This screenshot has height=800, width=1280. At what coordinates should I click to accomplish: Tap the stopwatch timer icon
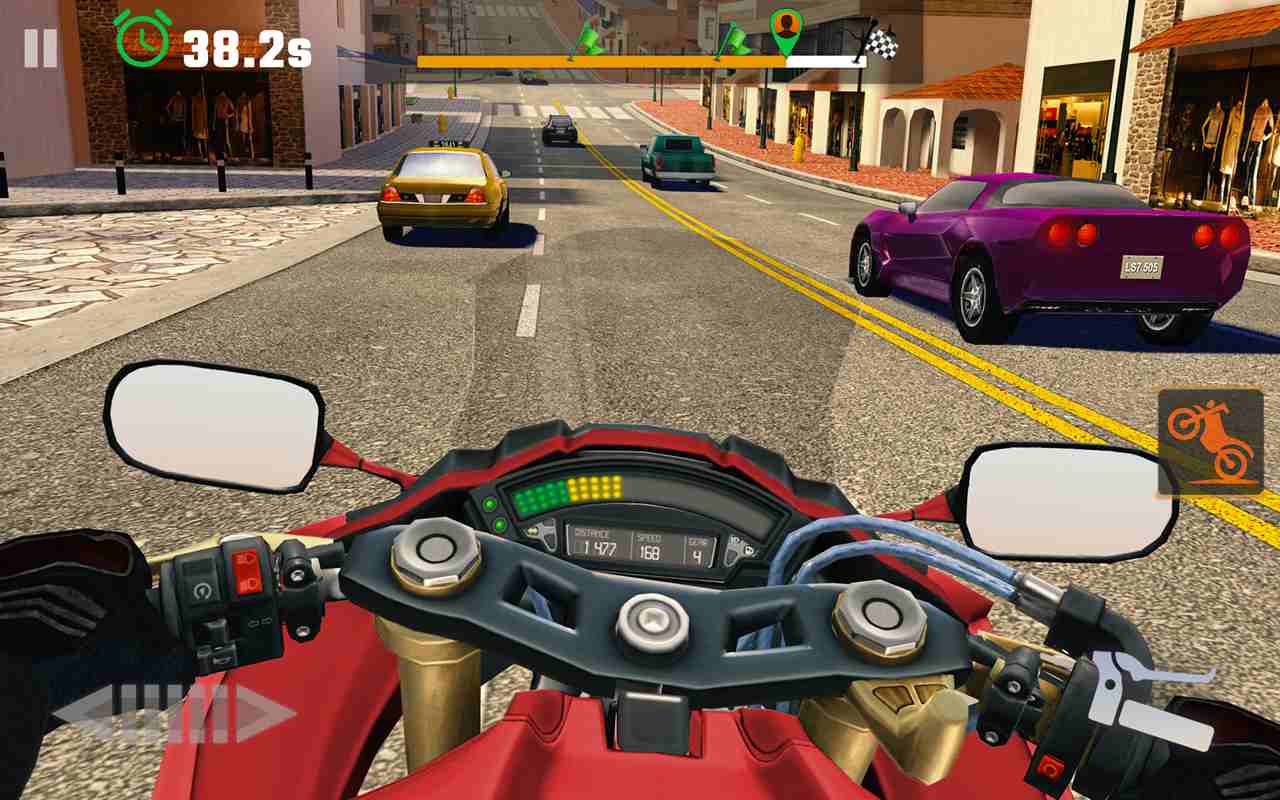pyautogui.click(x=142, y=41)
